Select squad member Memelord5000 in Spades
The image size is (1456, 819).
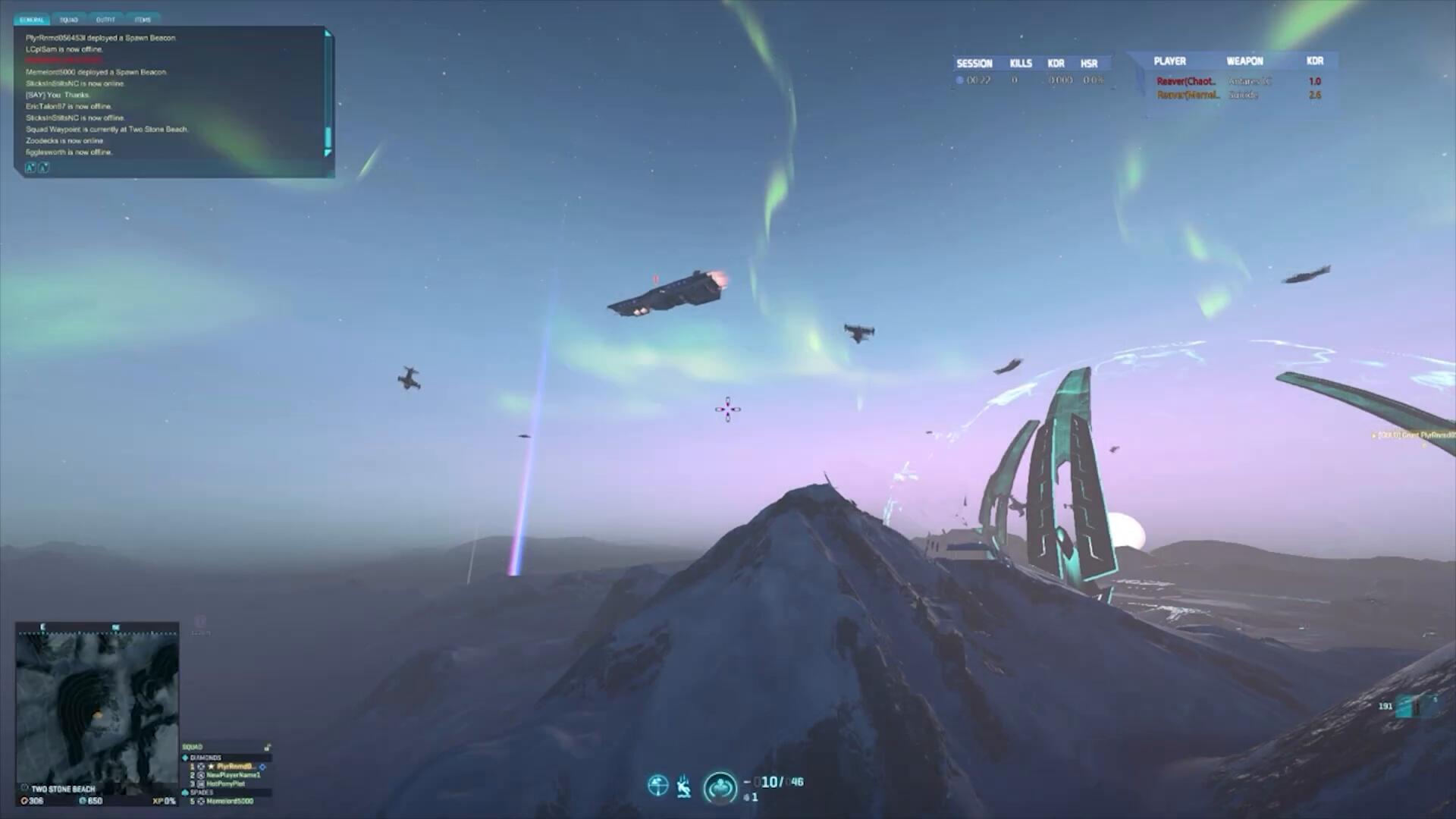coord(229,802)
